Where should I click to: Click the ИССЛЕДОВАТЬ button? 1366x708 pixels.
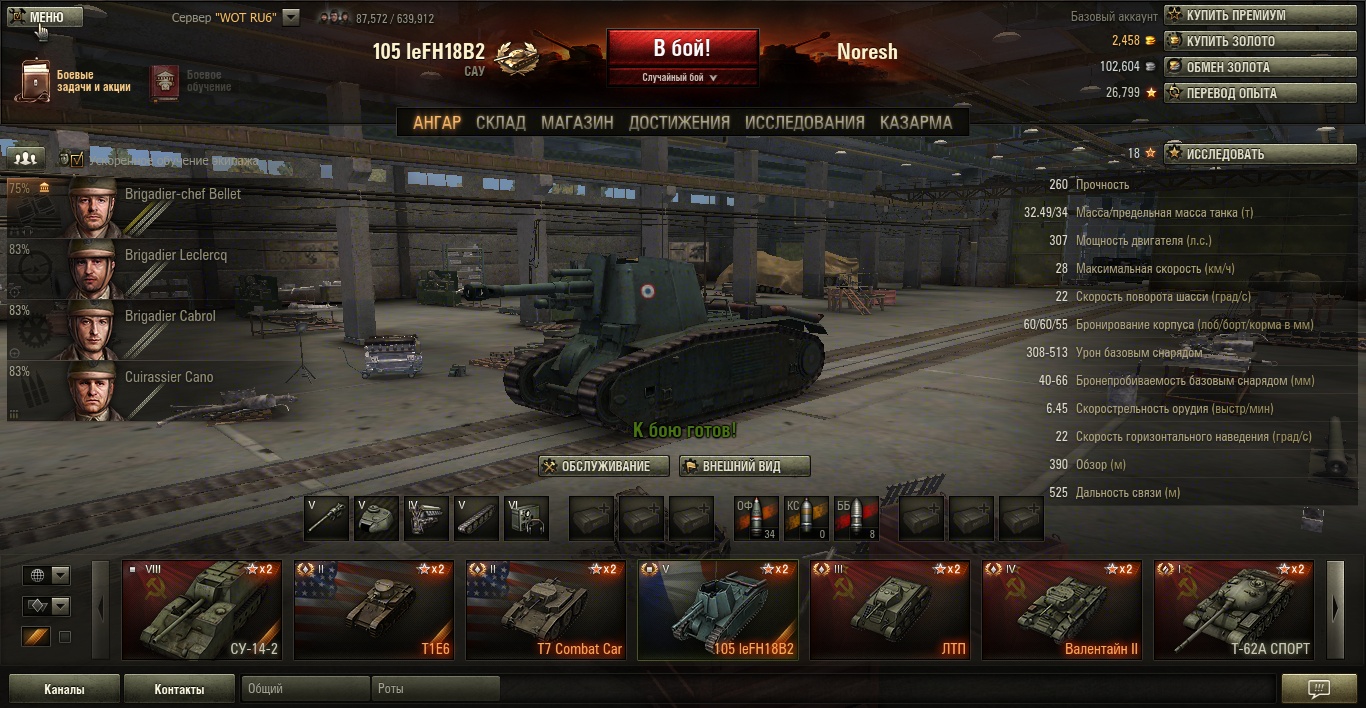click(1260, 154)
